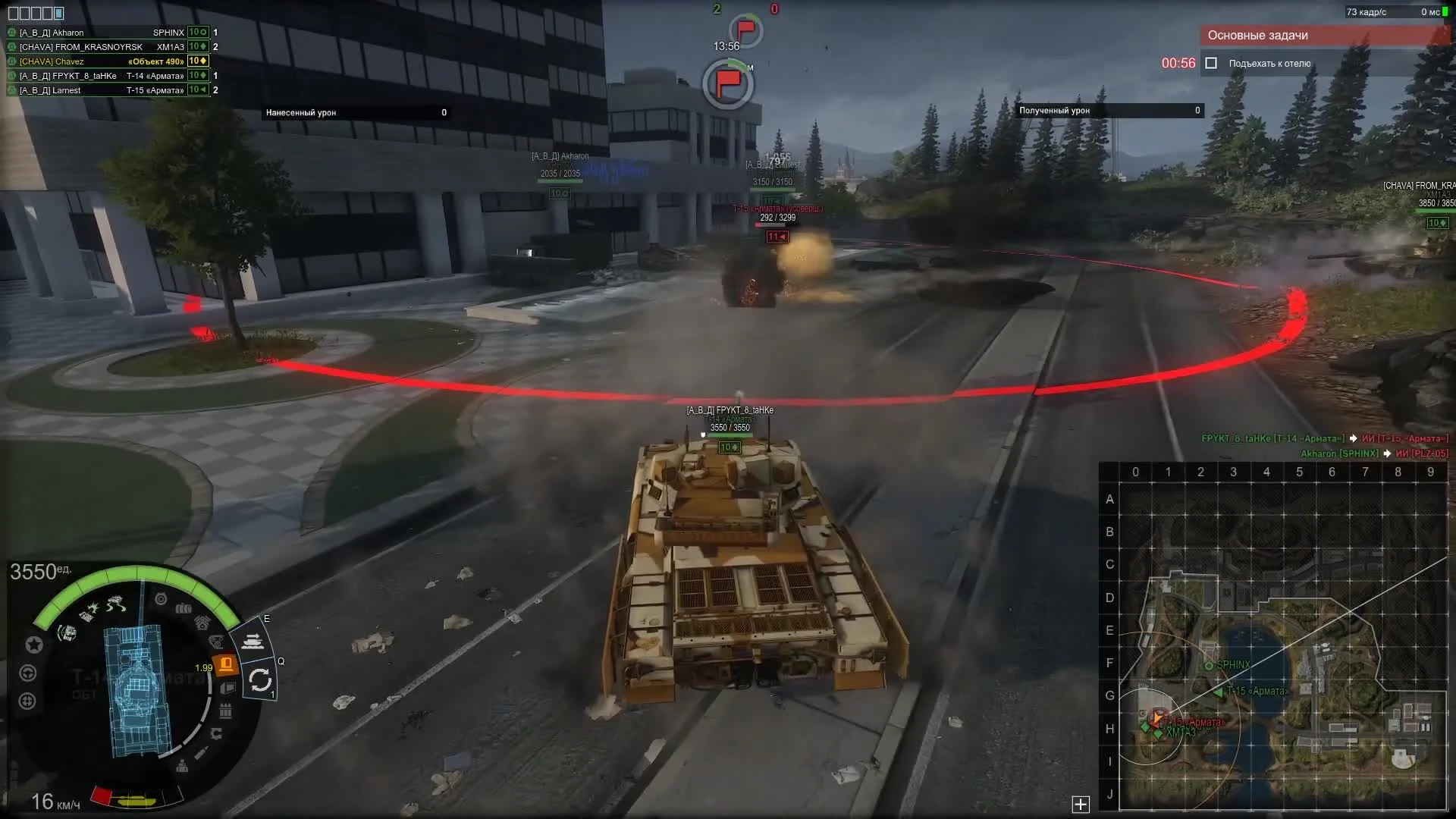Click the crew member icon below the HUD wheel
Viewport: 1456px width, 819px height.
(x=183, y=766)
